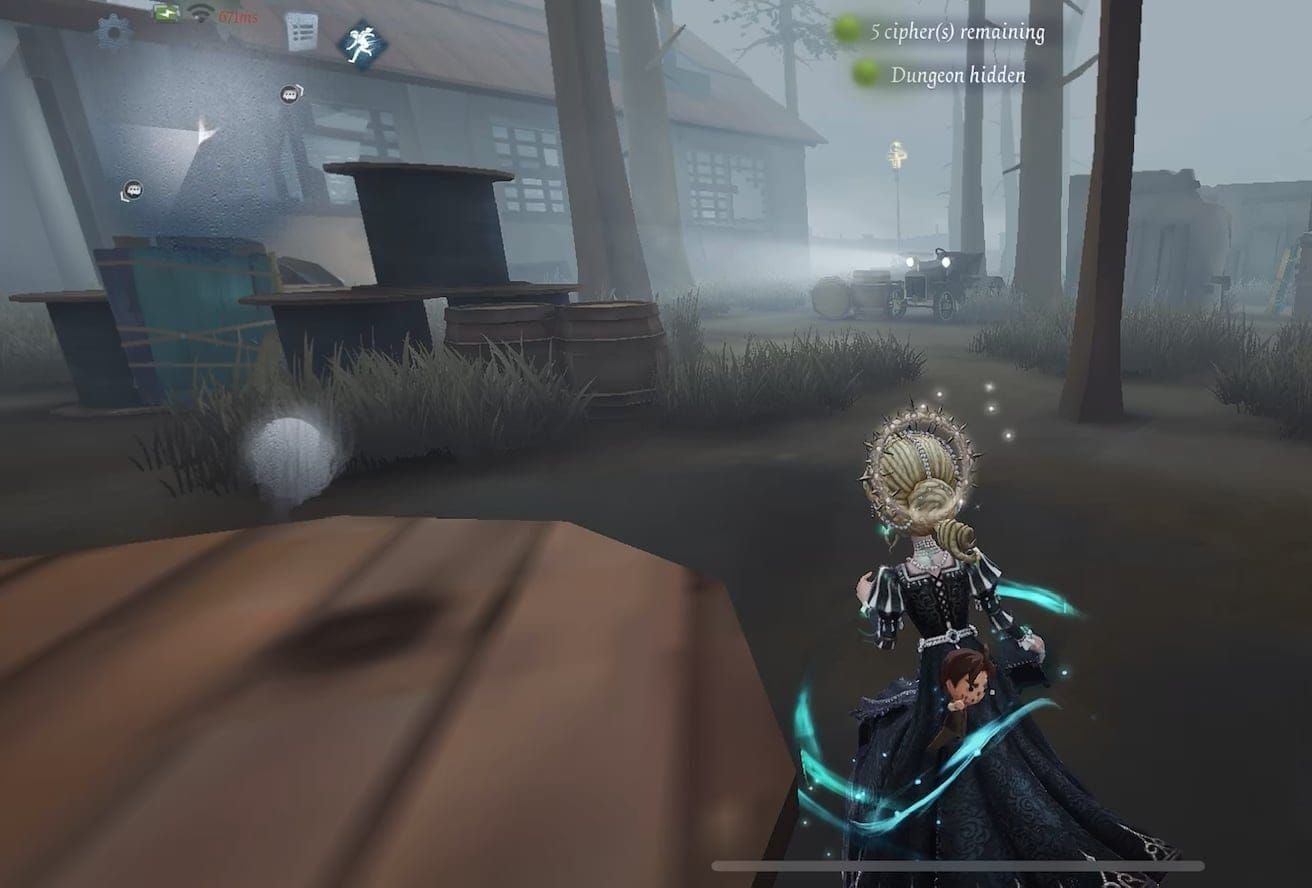Tap the green battery indicator icon
Screen dimensions: 1312x888
pyautogui.click(x=165, y=13)
